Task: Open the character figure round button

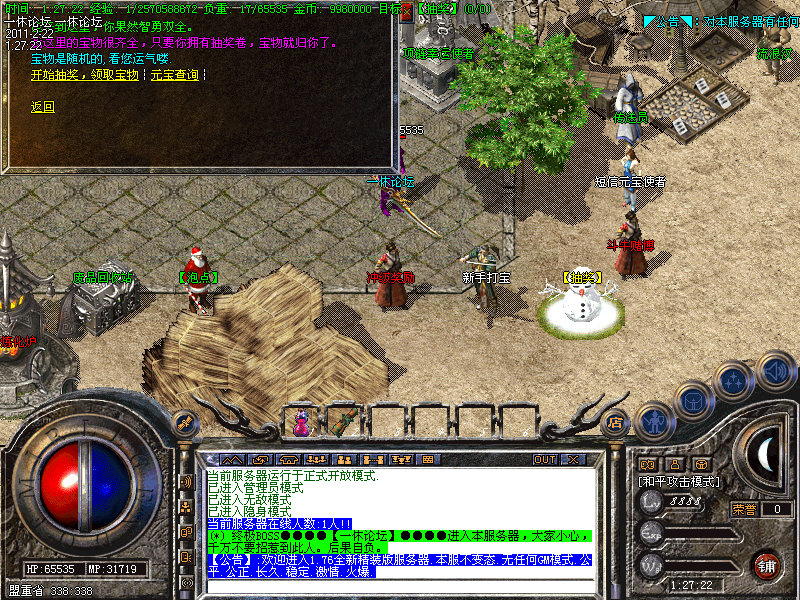Action: click(x=655, y=420)
